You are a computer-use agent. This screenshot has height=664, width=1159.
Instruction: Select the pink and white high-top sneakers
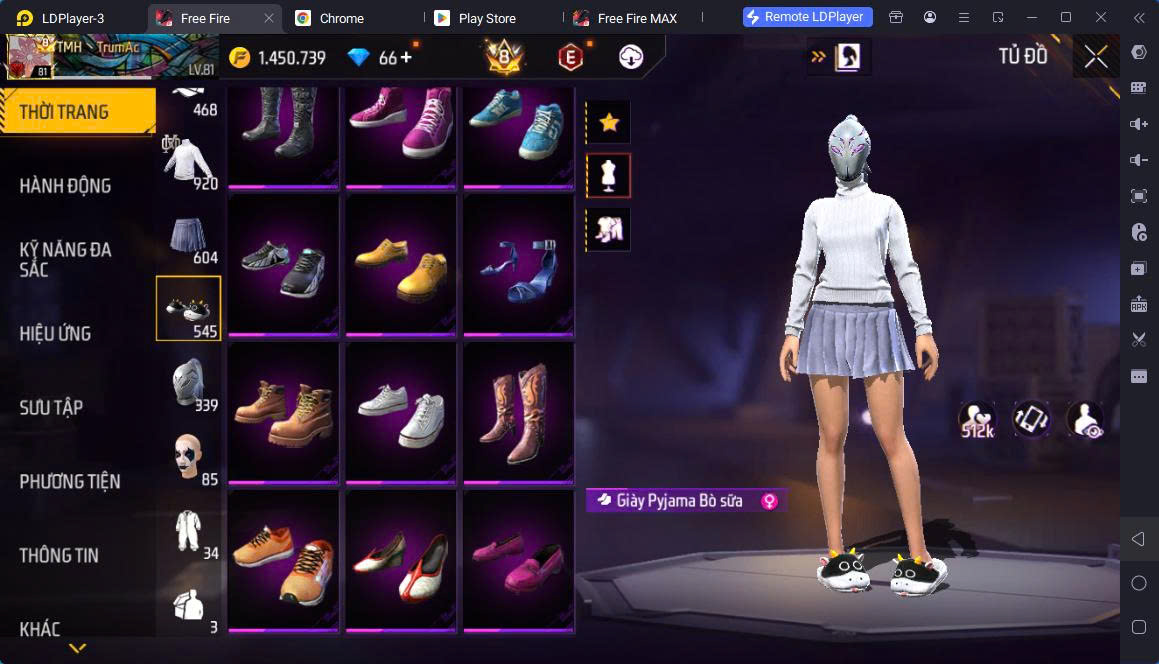tap(401, 125)
